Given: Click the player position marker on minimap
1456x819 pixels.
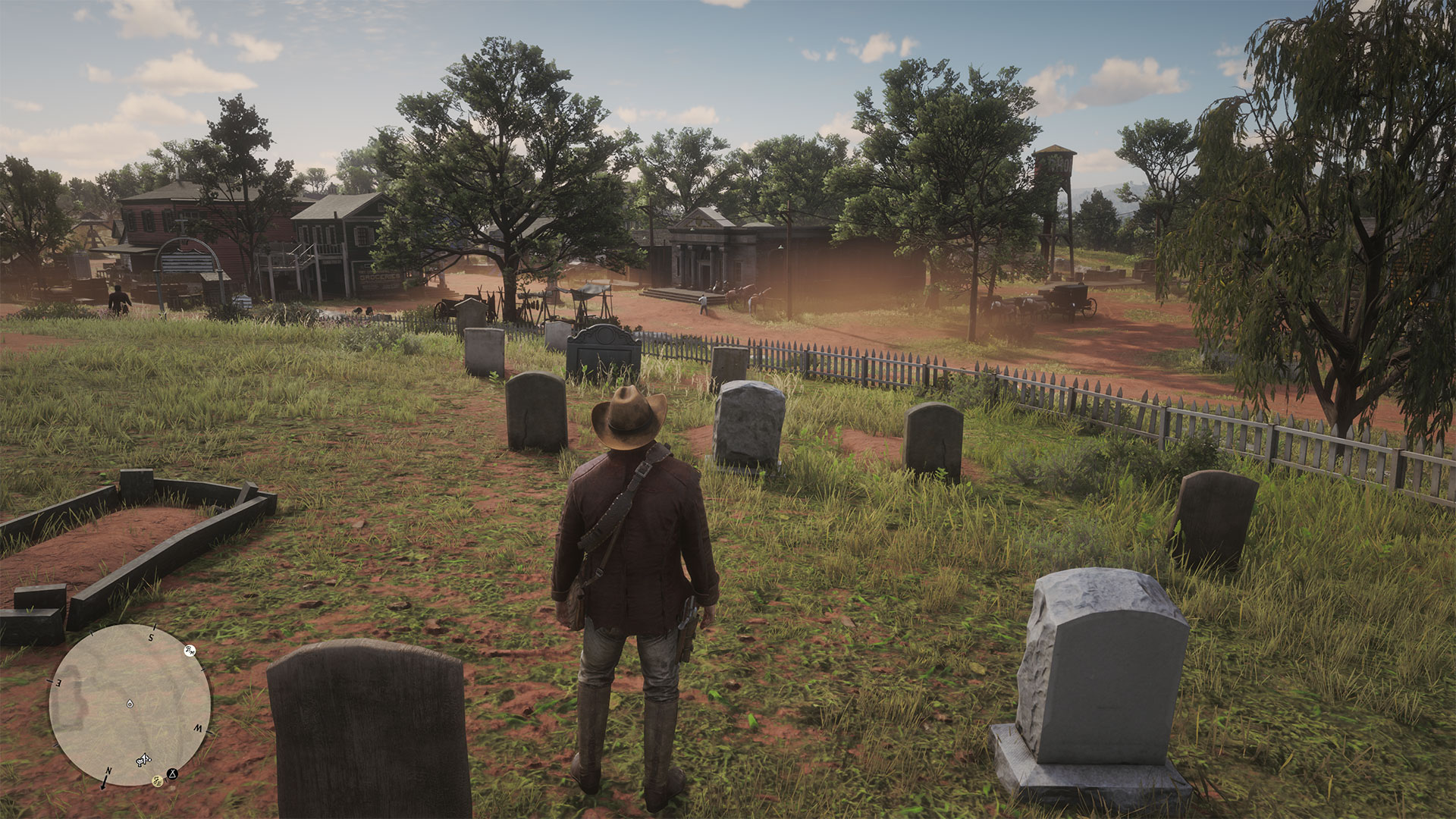Looking at the screenshot, I should [x=130, y=703].
